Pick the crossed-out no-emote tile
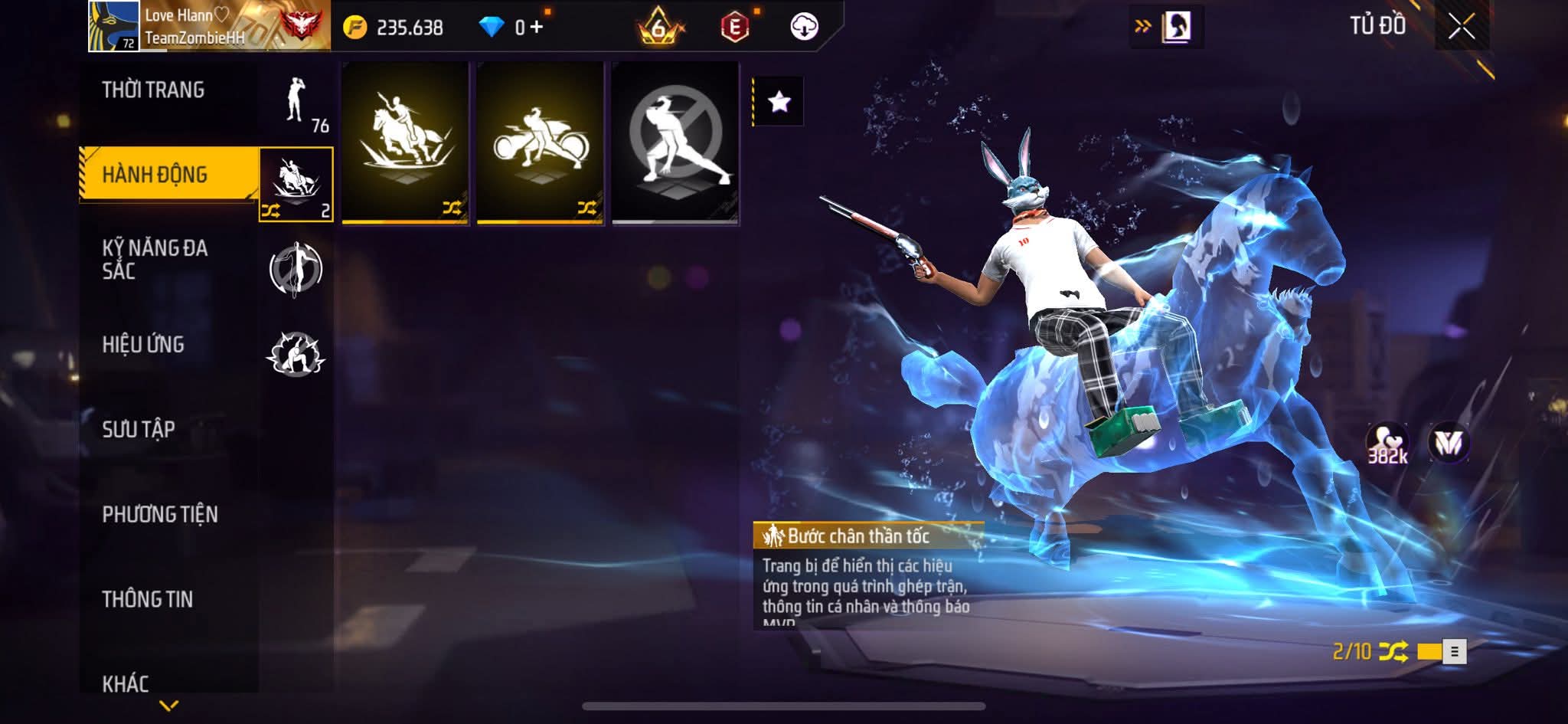 (x=675, y=143)
